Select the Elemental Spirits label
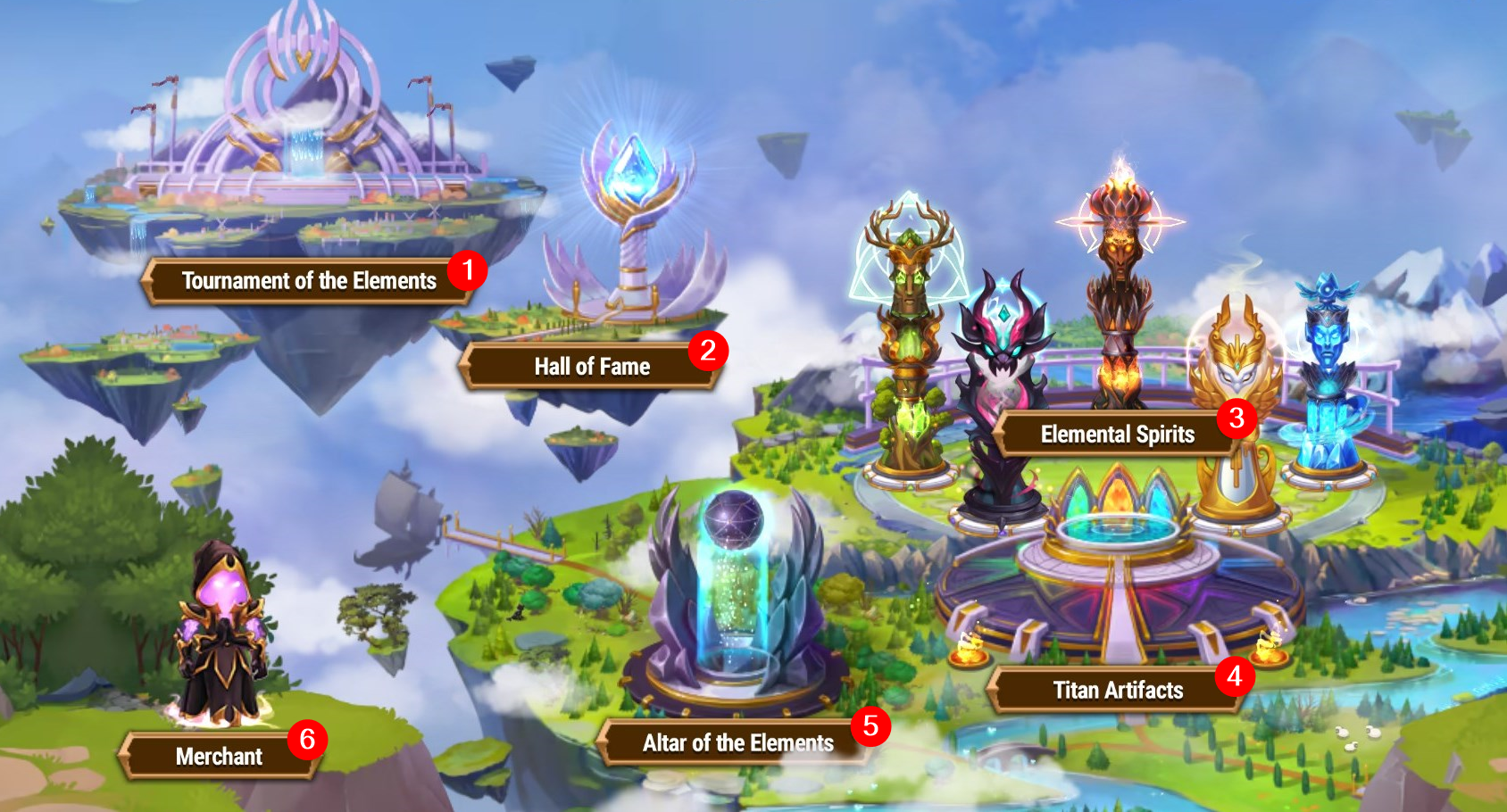This screenshot has height=812, width=1507. 1117,435
